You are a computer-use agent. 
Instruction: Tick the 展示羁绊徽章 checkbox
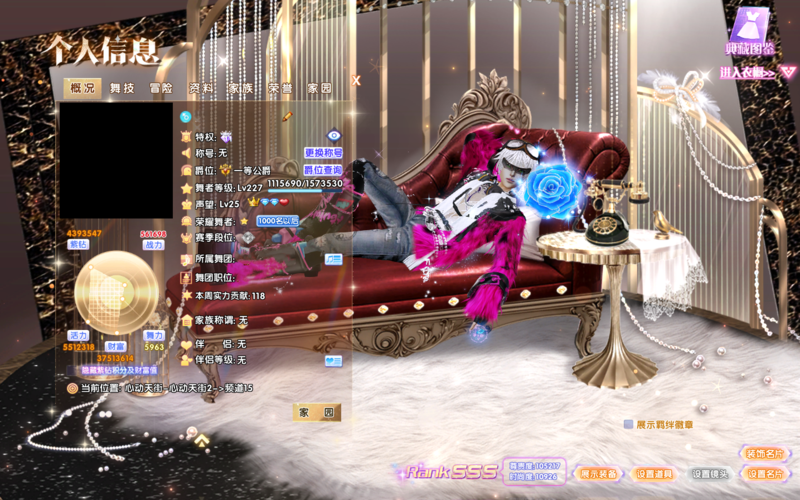(x=628, y=424)
